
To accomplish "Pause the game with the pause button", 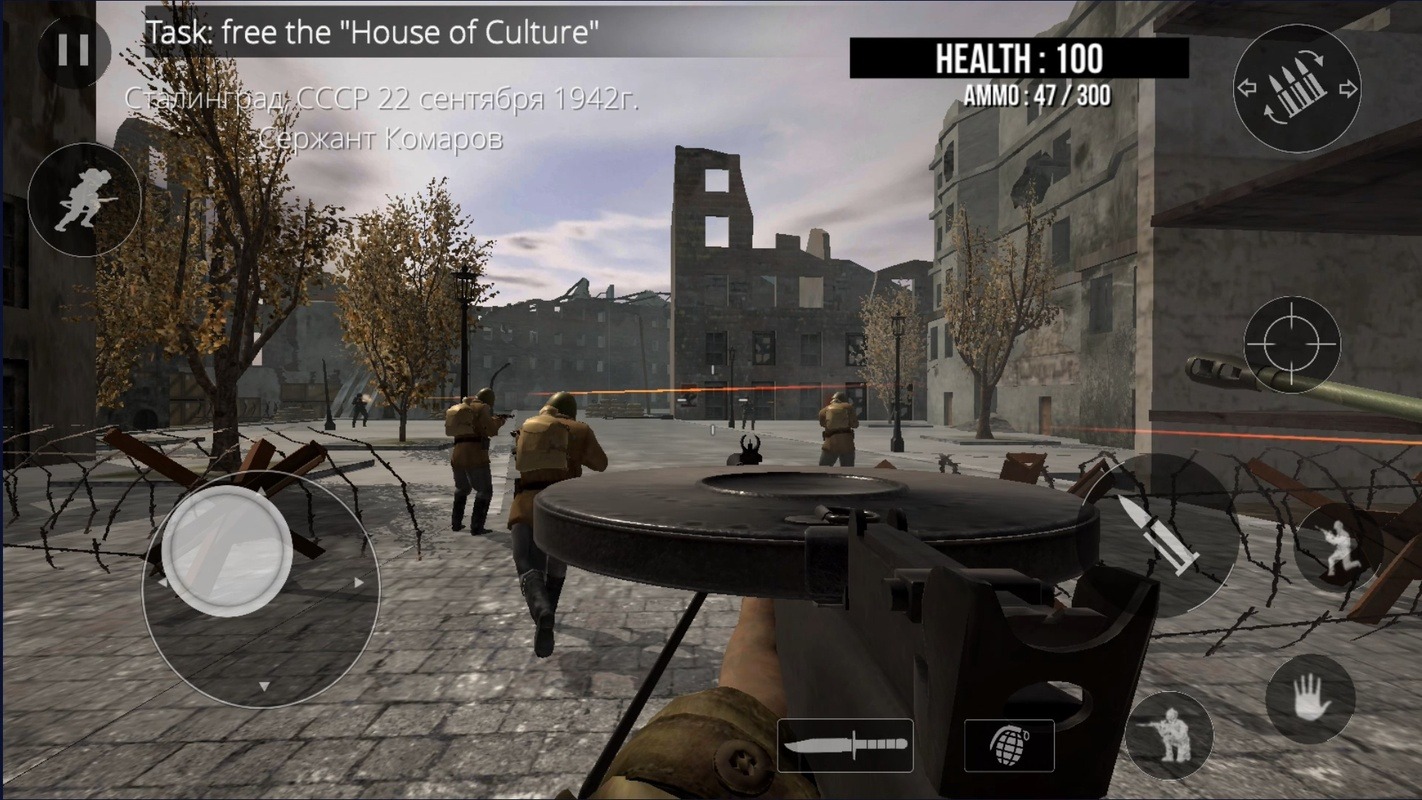I will click(73, 50).
